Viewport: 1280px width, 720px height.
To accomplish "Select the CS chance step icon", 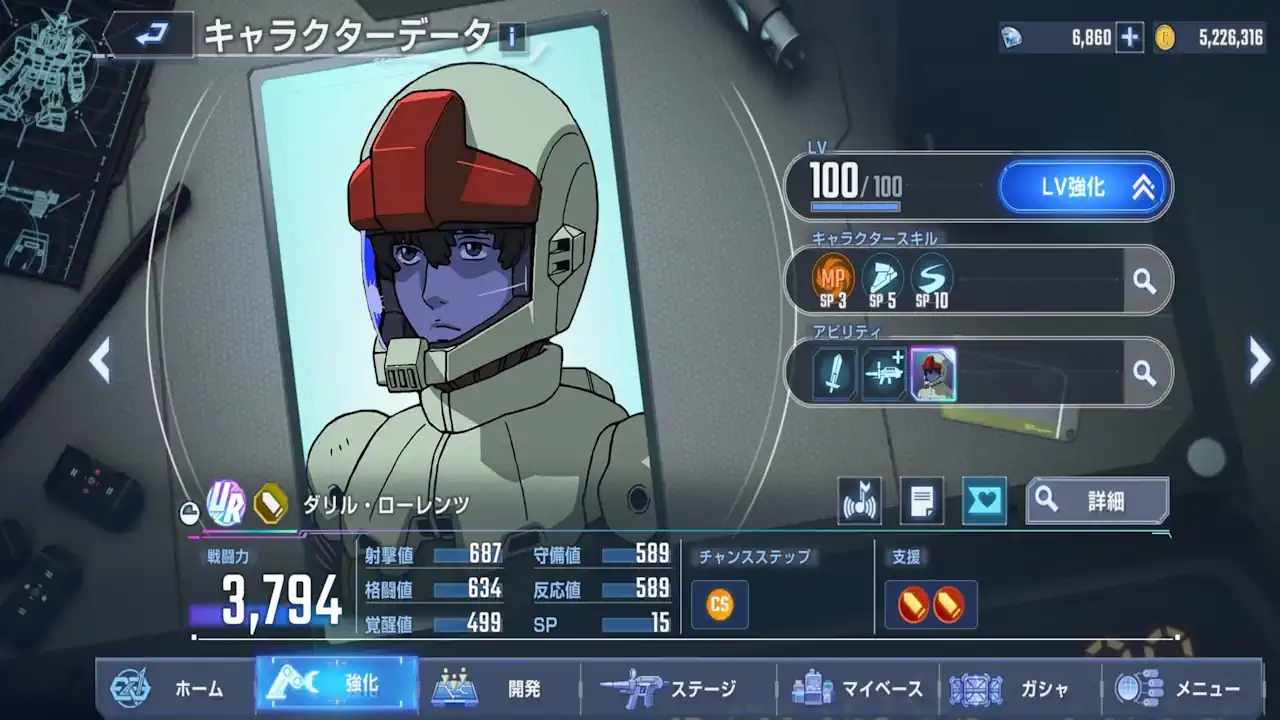I will point(718,604).
